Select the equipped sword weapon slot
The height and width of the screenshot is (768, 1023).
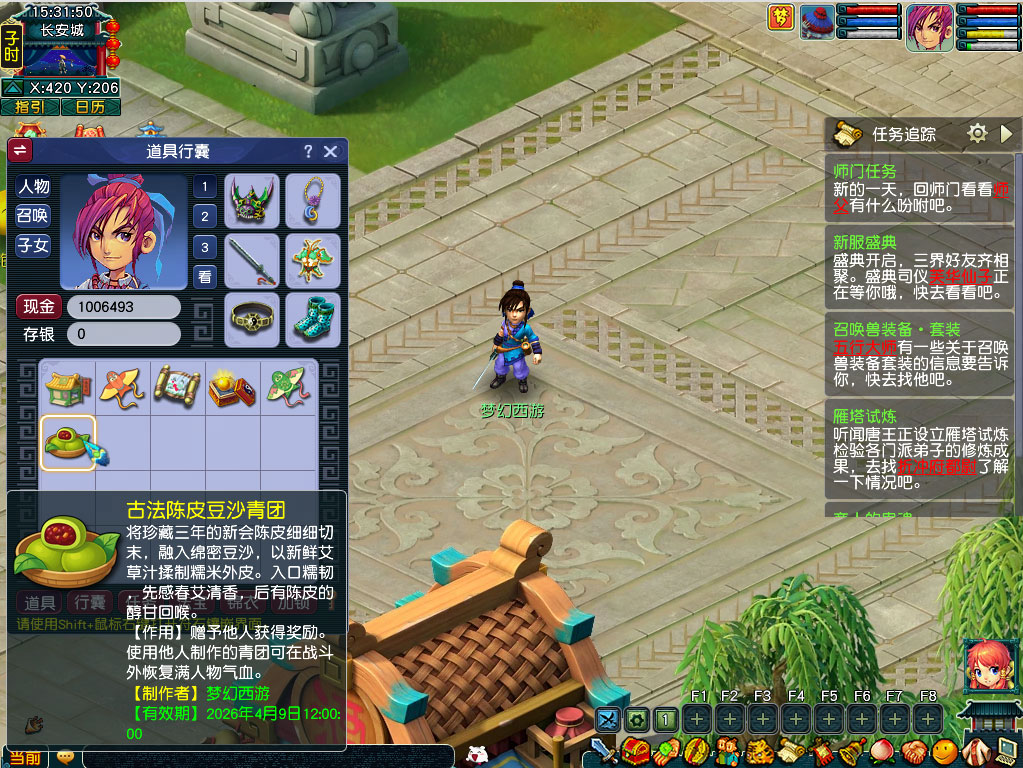251,261
